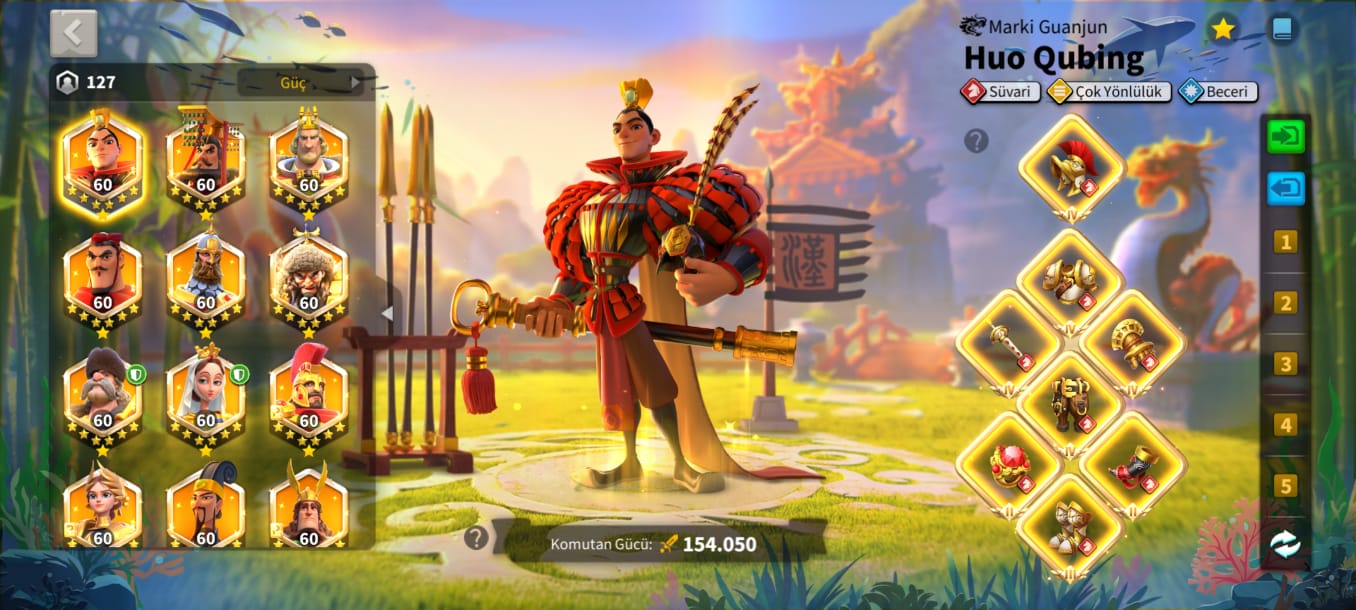Viewport: 1356px width, 610px height.
Task: Show the Beceri talent tag
Action: point(1217,92)
